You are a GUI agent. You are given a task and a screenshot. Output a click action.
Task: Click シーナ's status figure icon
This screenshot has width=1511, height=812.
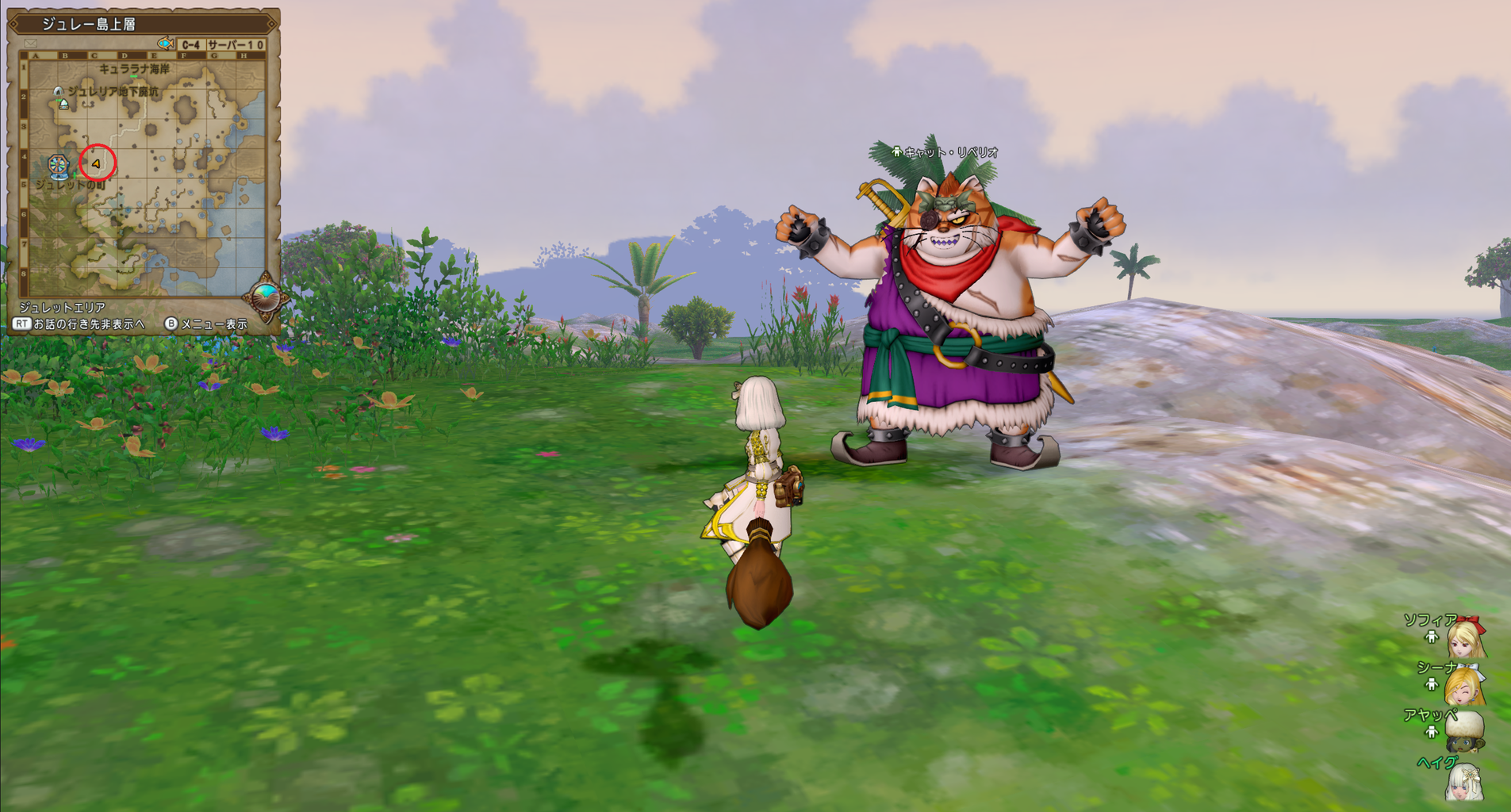coord(1431,684)
